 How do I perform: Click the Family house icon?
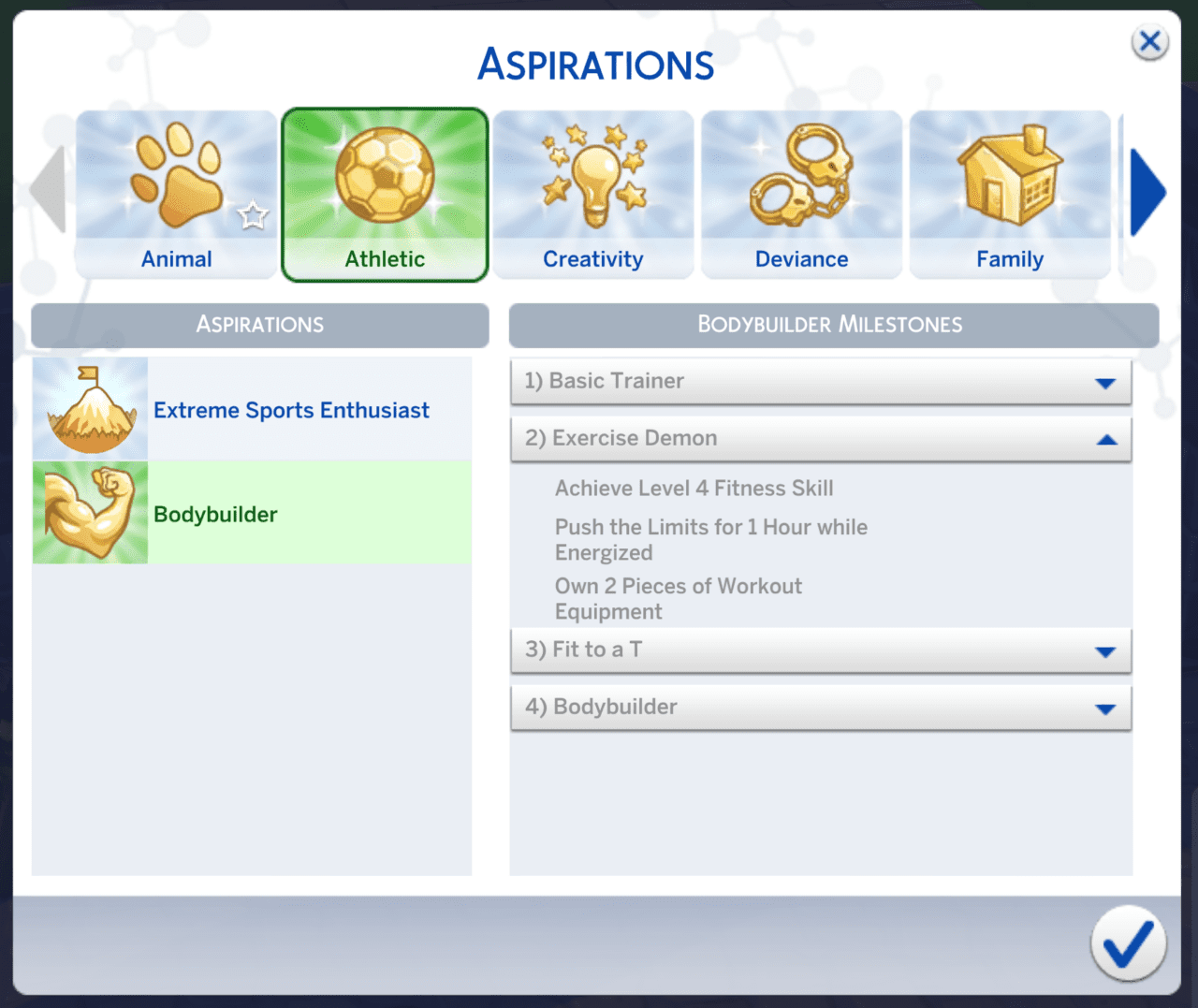click(x=1009, y=178)
